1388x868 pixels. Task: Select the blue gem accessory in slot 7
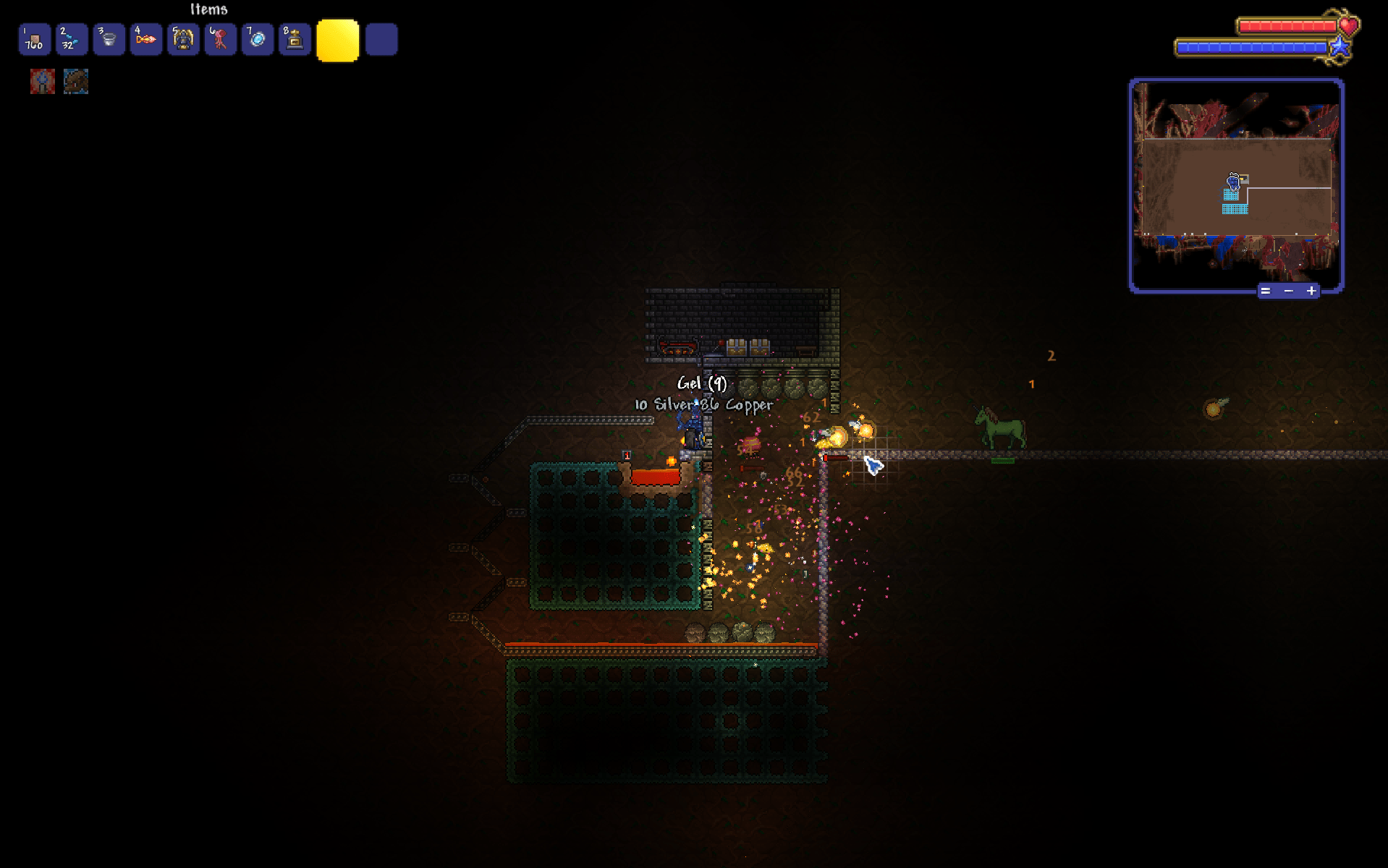click(x=258, y=39)
